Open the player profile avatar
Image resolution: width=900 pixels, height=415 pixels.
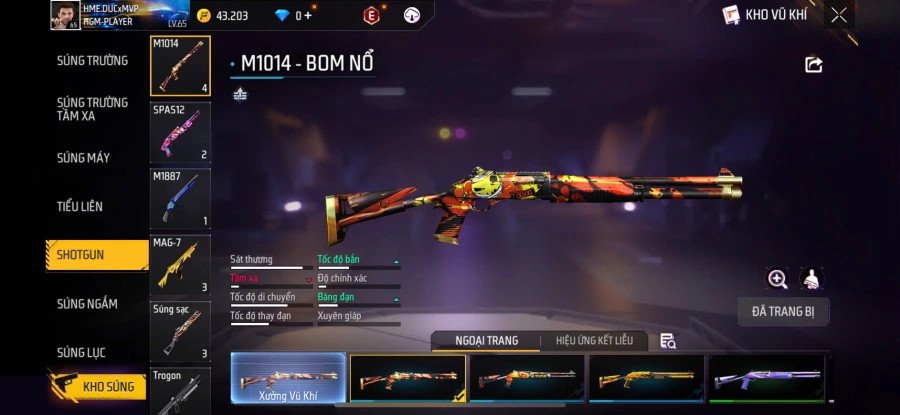click(65, 15)
